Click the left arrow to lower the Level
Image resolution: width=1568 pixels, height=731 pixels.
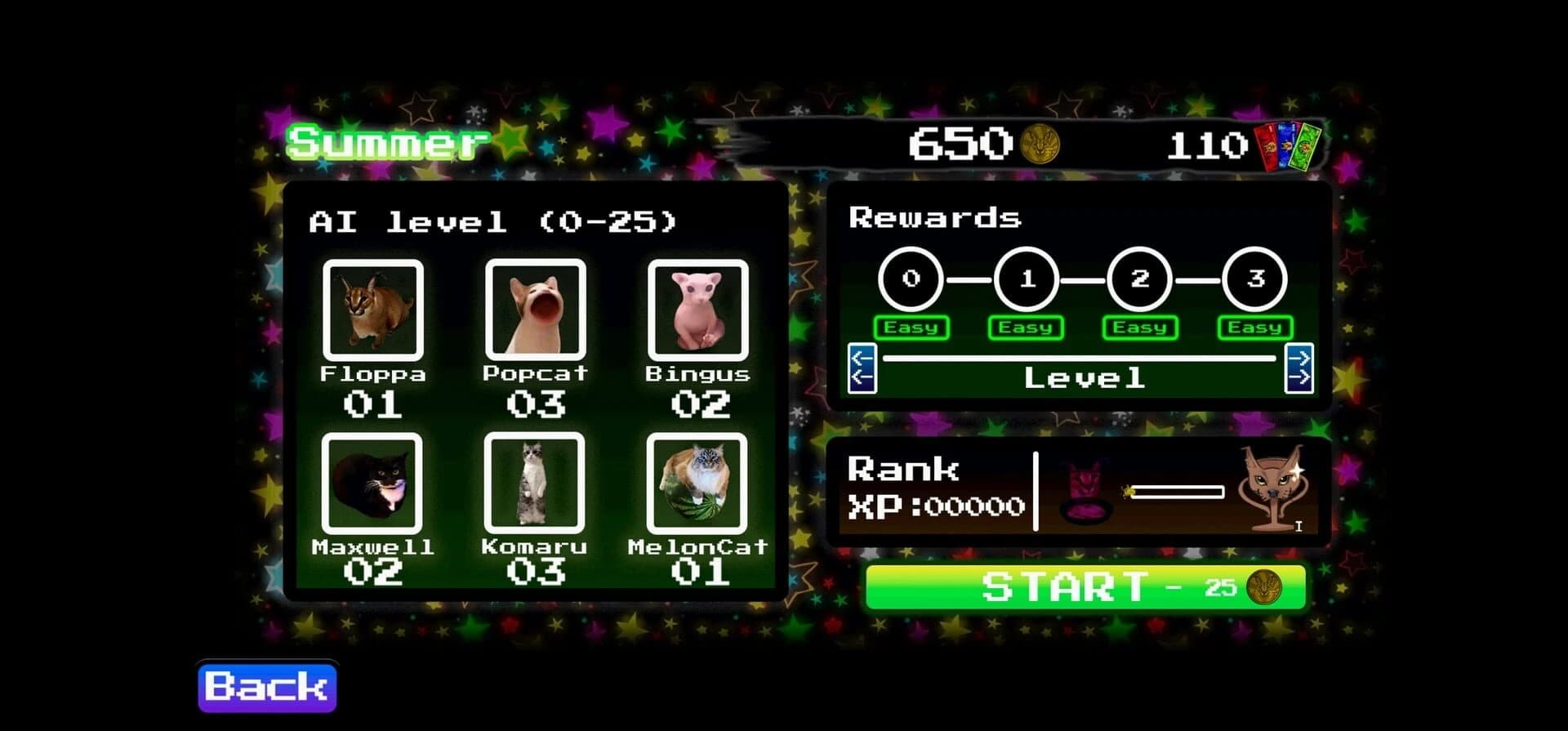(x=862, y=369)
